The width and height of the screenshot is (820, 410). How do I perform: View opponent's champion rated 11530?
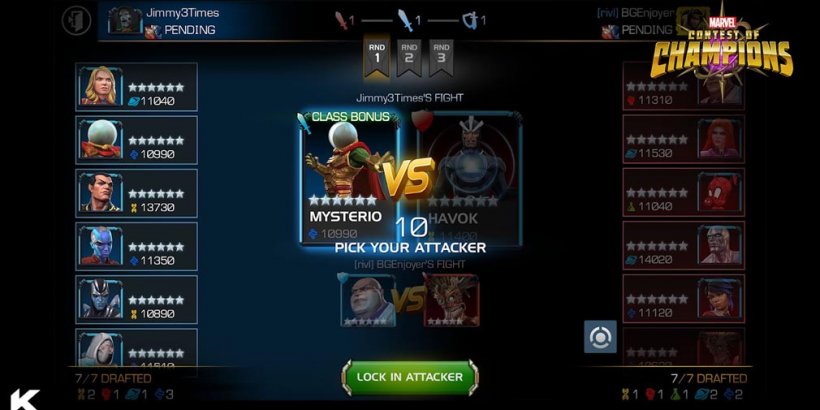(683, 140)
